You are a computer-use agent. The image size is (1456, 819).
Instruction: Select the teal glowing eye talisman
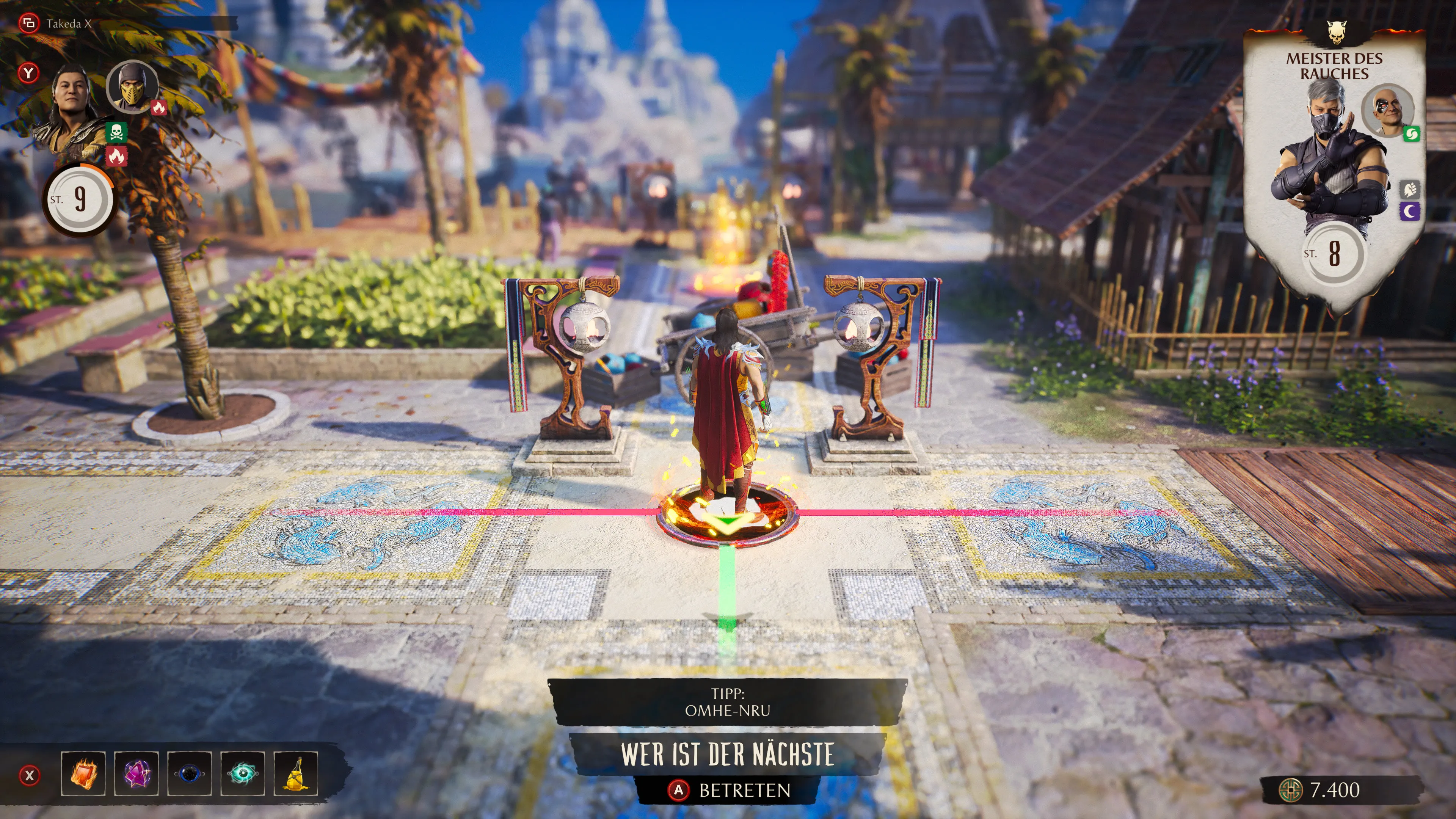[x=243, y=773]
